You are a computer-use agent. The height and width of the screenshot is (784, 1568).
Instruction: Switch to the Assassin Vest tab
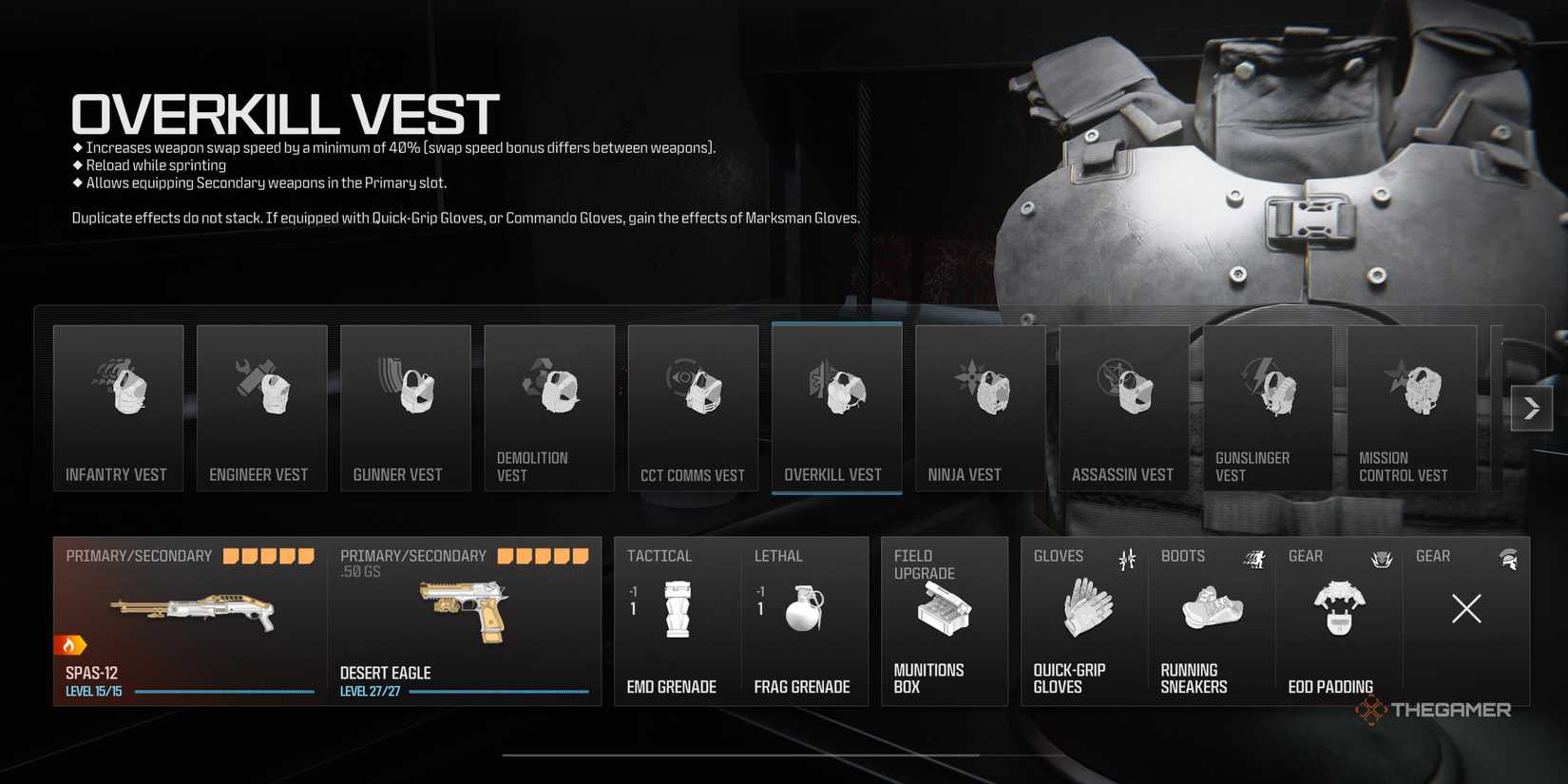coord(1124,409)
